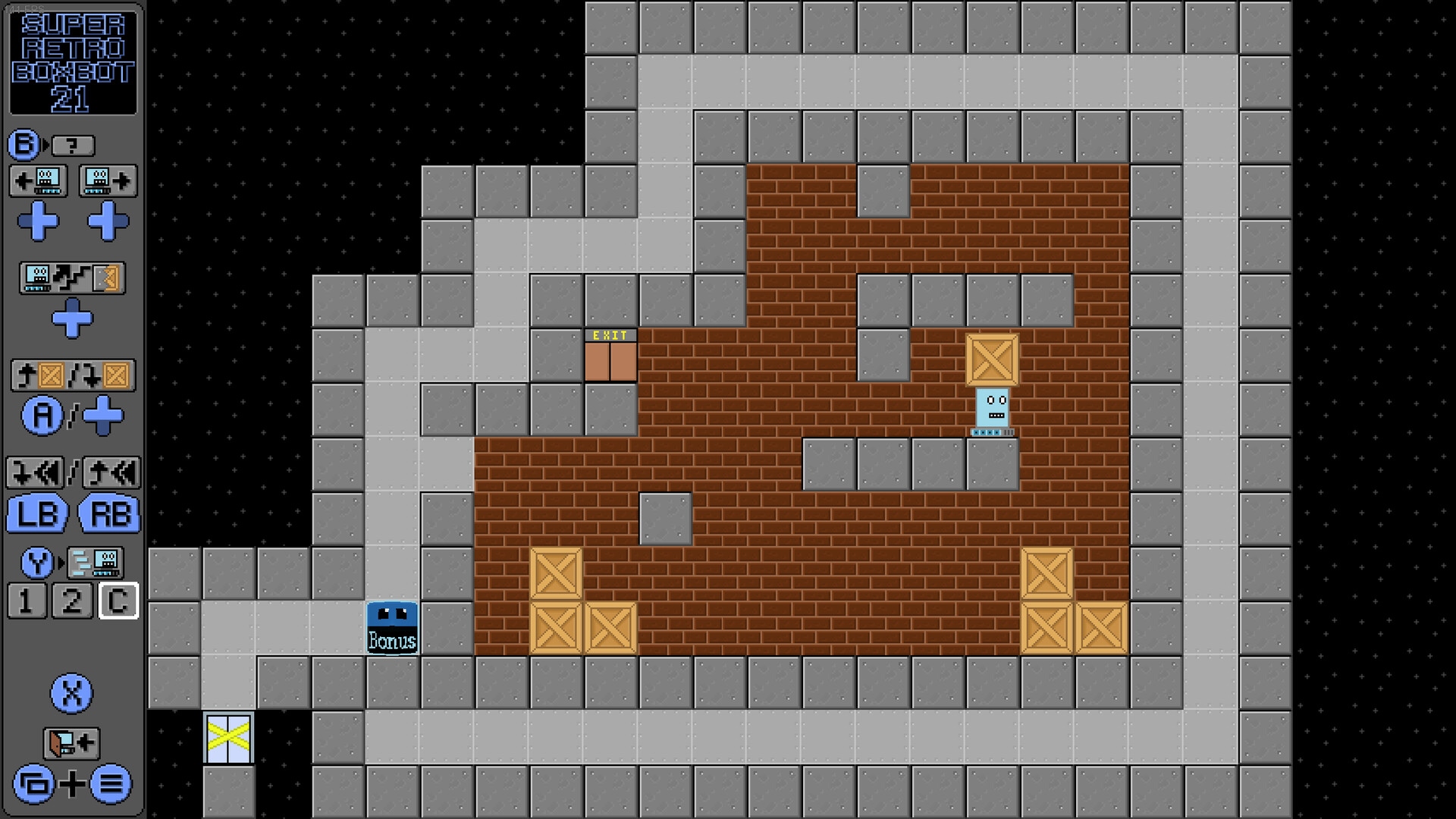Click the robot climb-to-exit-door icon

(72, 278)
